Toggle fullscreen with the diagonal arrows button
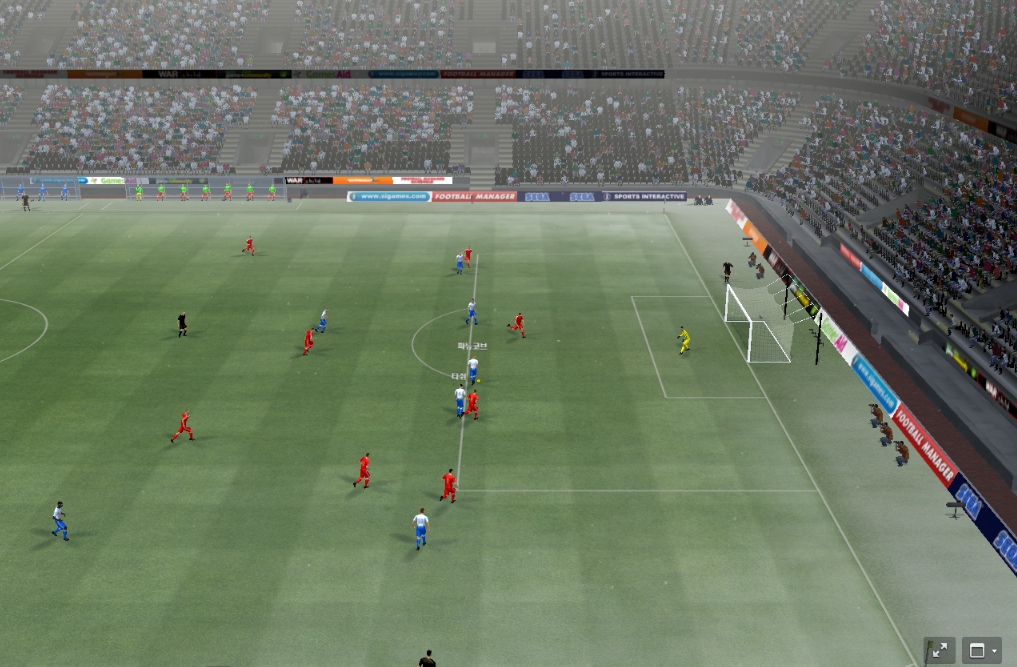 click(939, 650)
